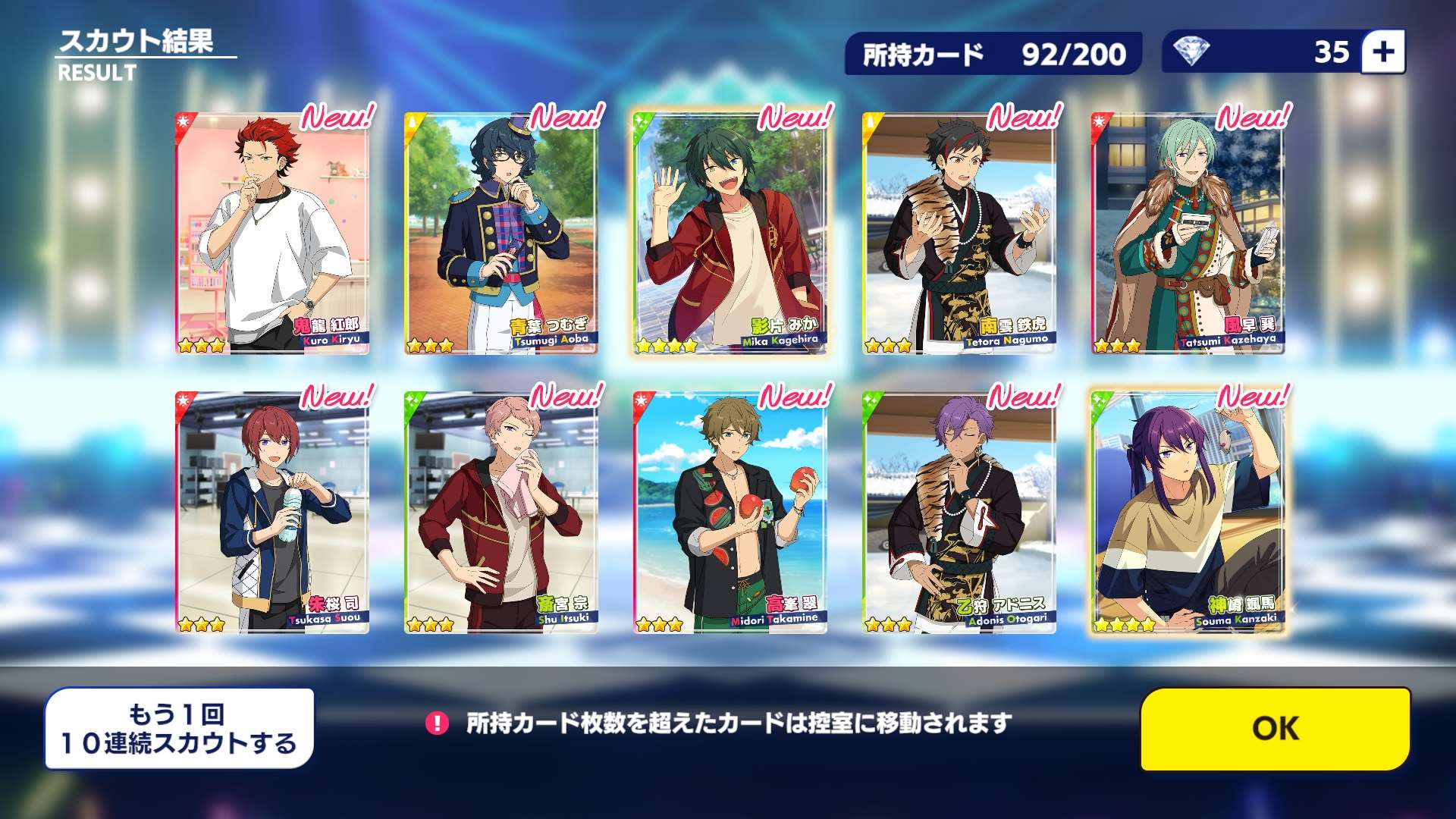Inspect the four-star Souma Kanzaki card

1188,513
